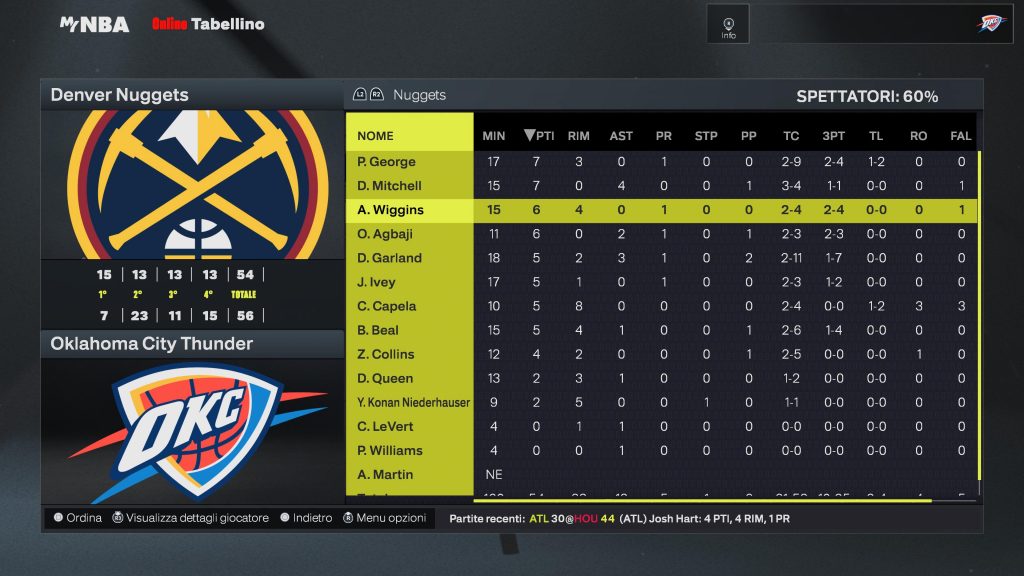Open the Info panel at the top
This screenshot has height=576, width=1024.
[728, 25]
